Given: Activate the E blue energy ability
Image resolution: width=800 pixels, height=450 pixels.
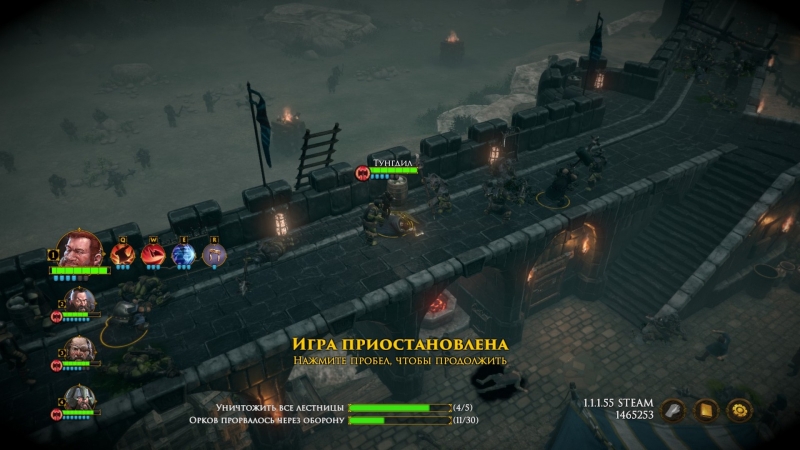Looking at the screenshot, I should tap(183, 255).
